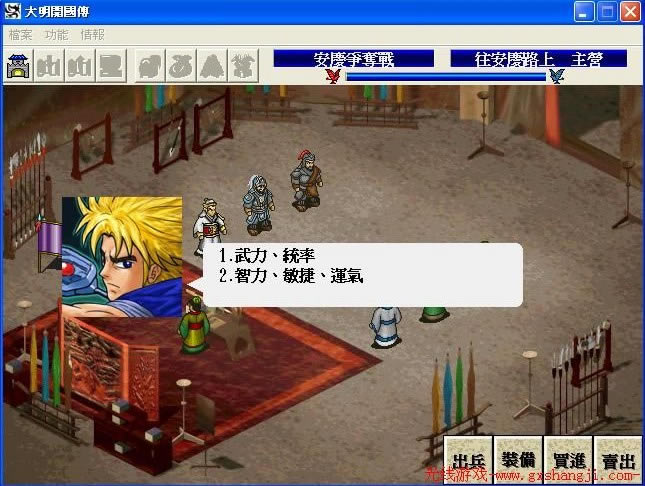This screenshot has height=486, width=645.
Task: Open the 檔案 (File) menu
Action: tap(21, 34)
